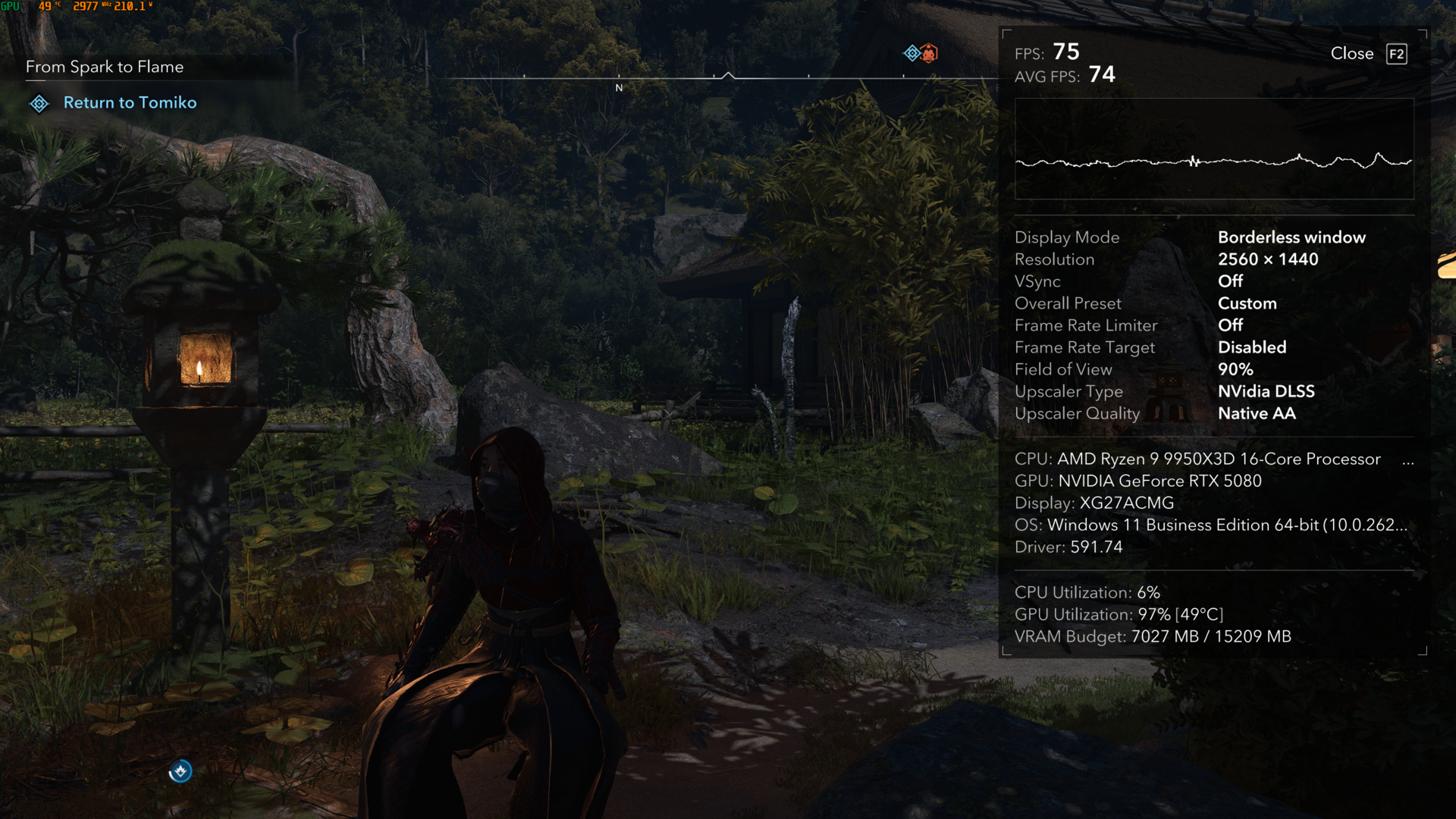Screen dimensions: 1456x819
Task: Click the blue circular icon at bottom left
Action: [180, 771]
